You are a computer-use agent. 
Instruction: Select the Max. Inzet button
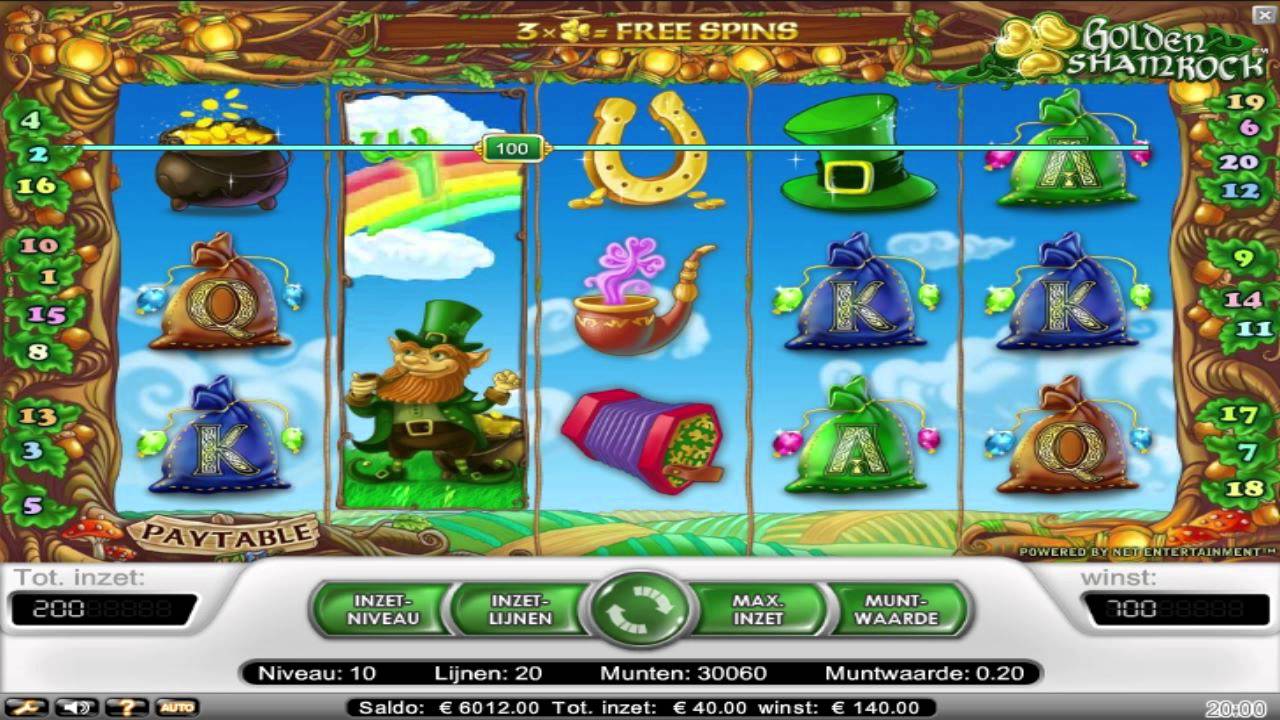pyautogui.click(x=757, y=609)
